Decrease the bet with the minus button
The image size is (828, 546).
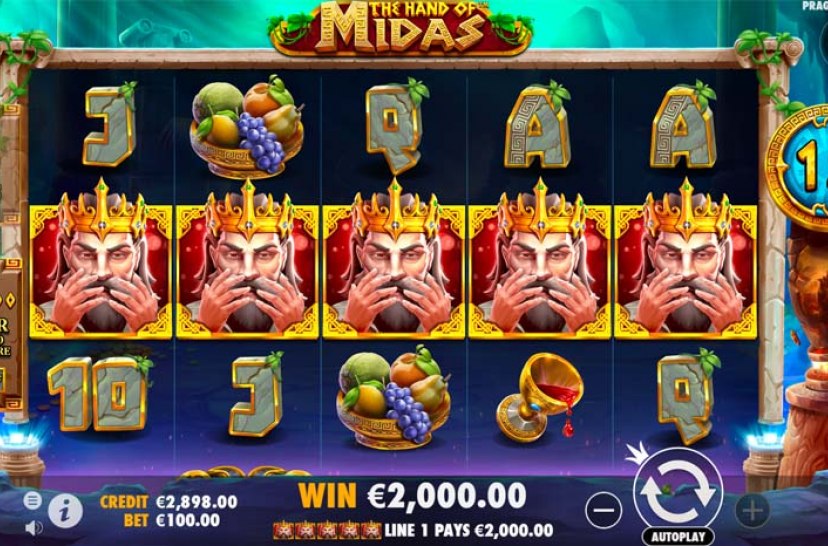coord(602,510)
